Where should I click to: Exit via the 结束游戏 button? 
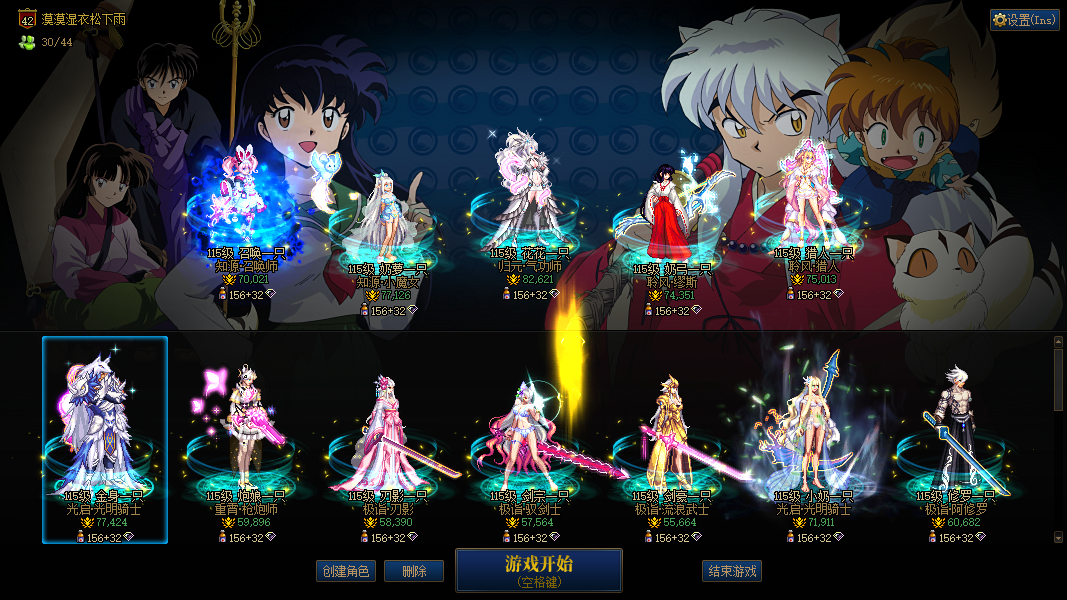click(x=732, y=571)
